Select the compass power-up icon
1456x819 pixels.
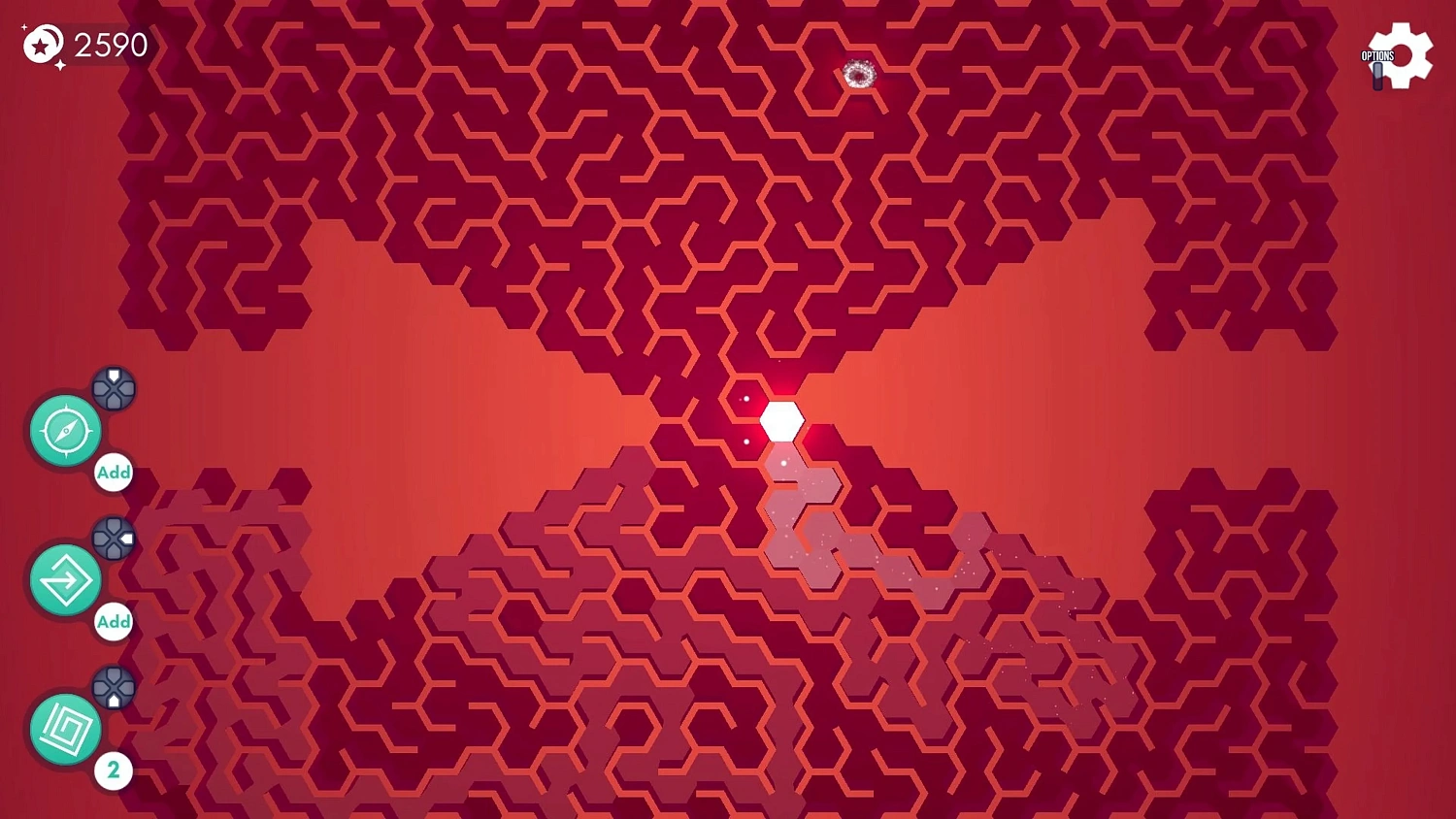click(x=65, y=430)
